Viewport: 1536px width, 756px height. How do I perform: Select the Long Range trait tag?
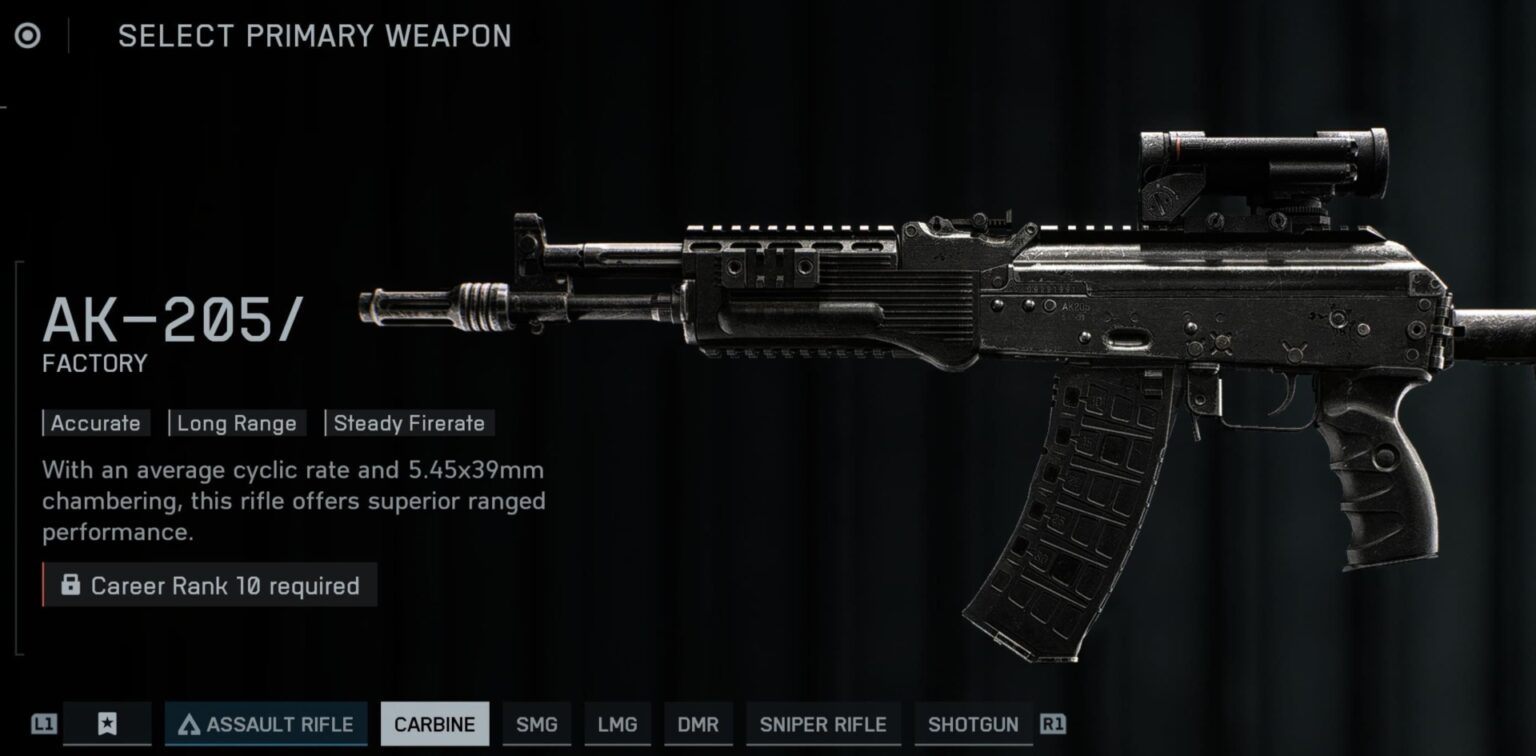237,423
